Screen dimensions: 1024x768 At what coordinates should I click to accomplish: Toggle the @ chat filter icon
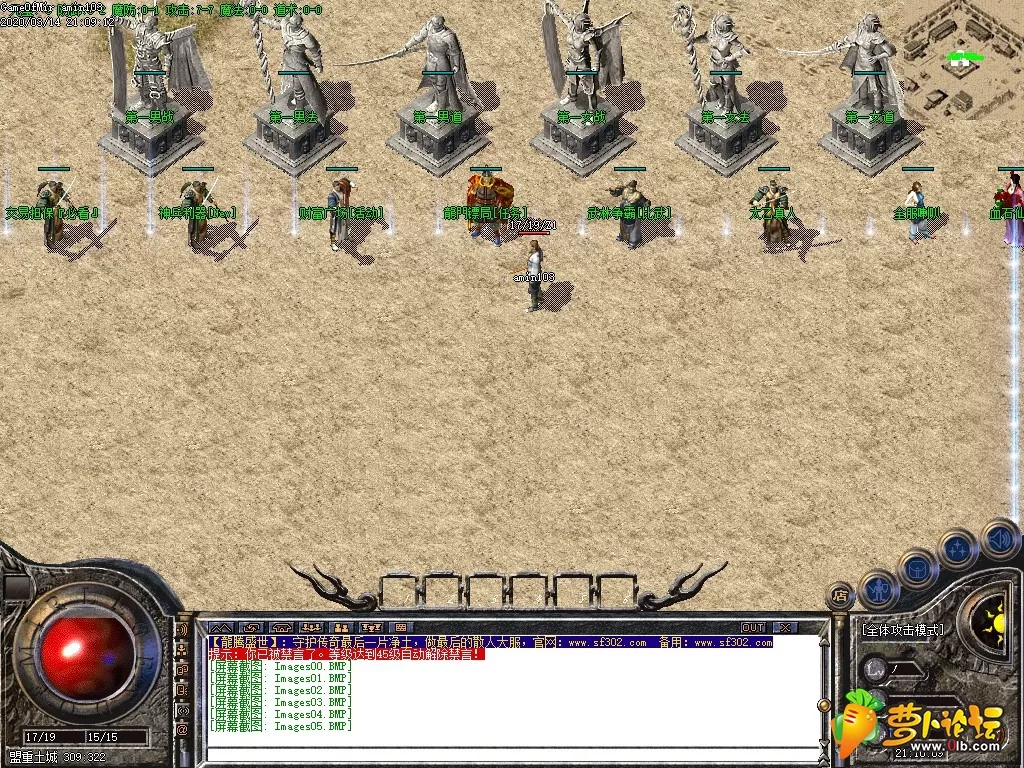click(x=182, y=731)
